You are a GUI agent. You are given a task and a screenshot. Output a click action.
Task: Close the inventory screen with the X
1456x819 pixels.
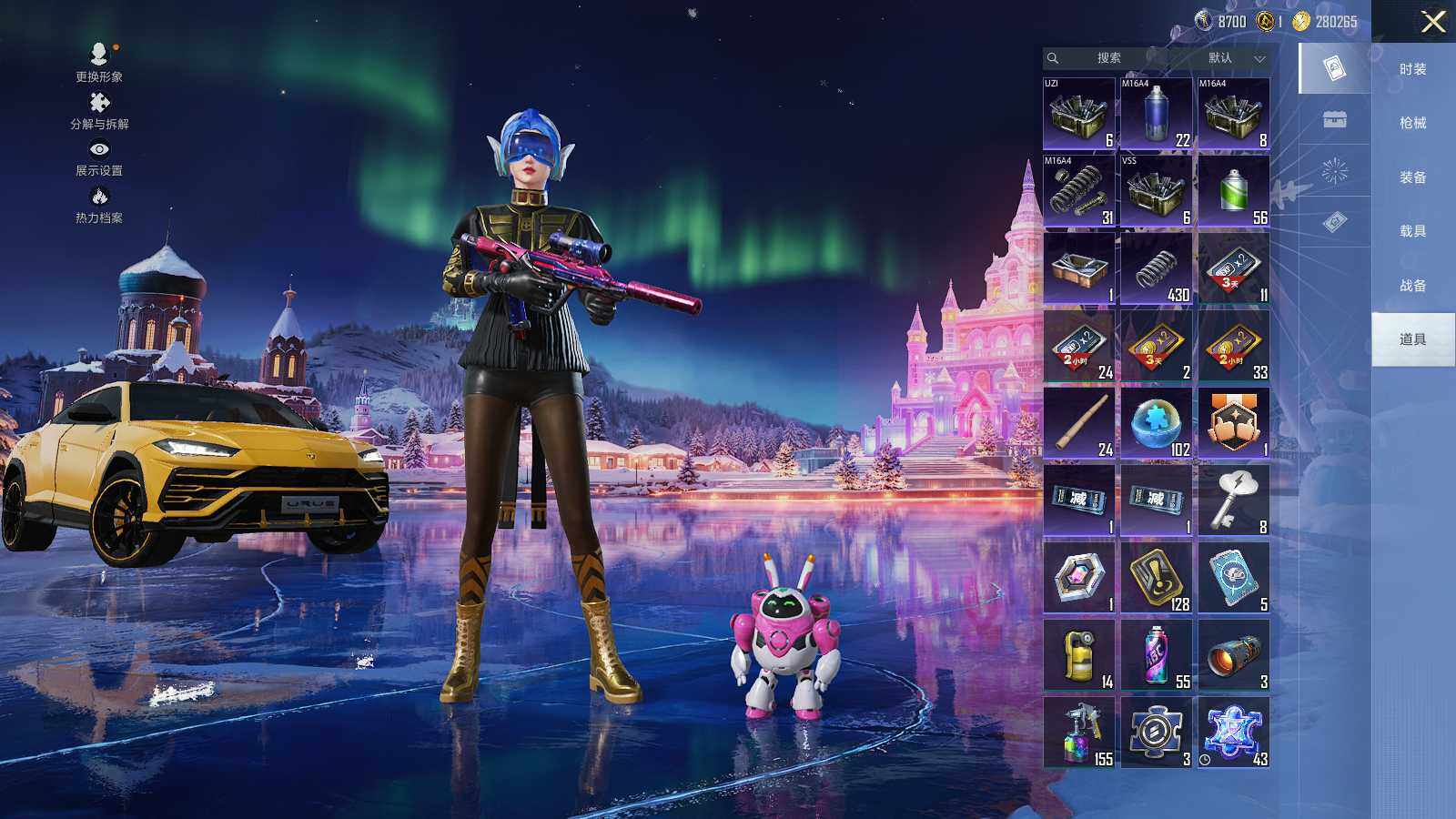tap(1433, 22)
